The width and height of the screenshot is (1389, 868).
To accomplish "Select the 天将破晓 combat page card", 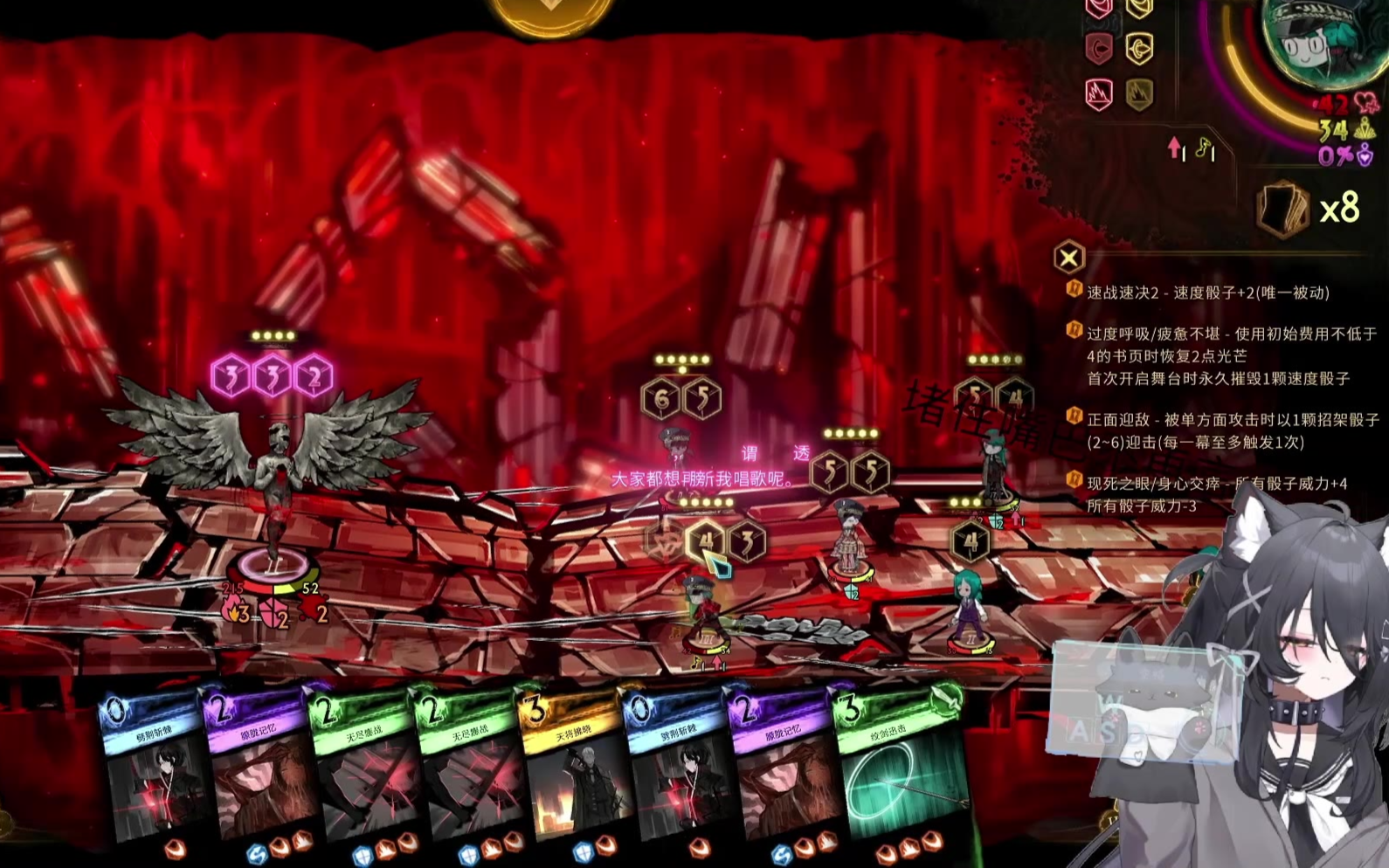I will click(572, 768).
